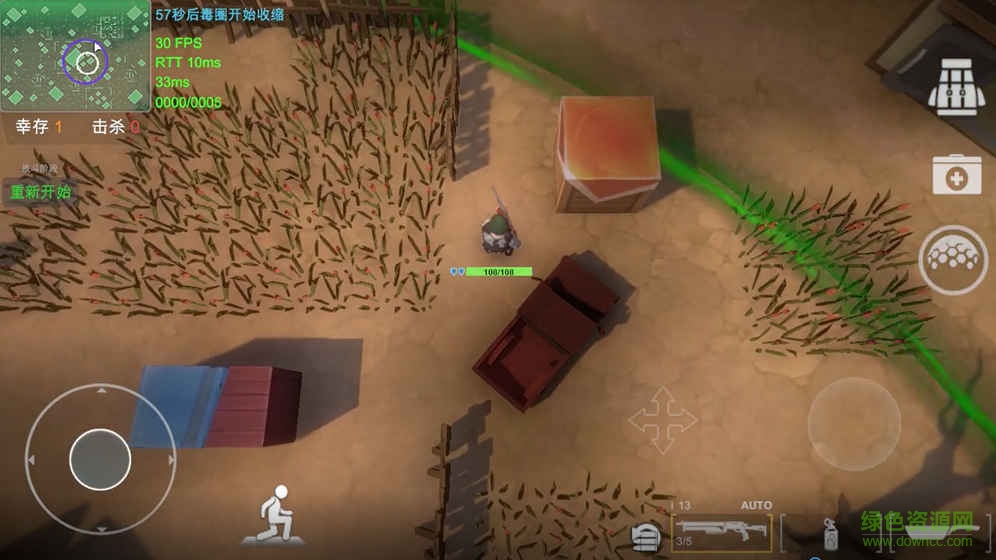Tap the four-arrow aim move control
Viewport: 996px width, 560px height.
click(x=662, y=419)
